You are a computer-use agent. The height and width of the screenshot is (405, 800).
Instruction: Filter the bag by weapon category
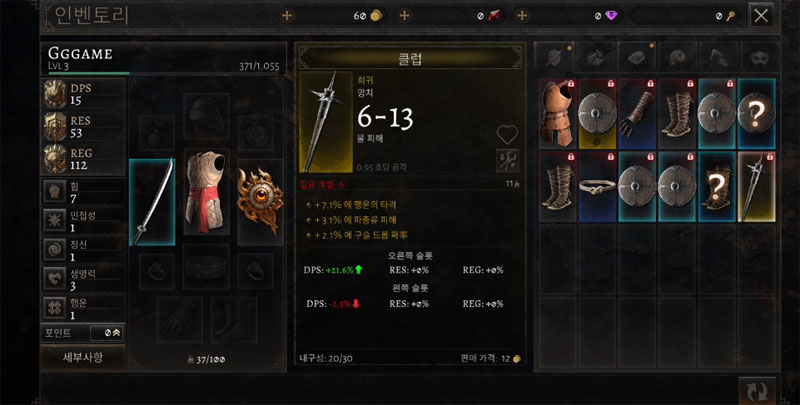tap(554, 56)
